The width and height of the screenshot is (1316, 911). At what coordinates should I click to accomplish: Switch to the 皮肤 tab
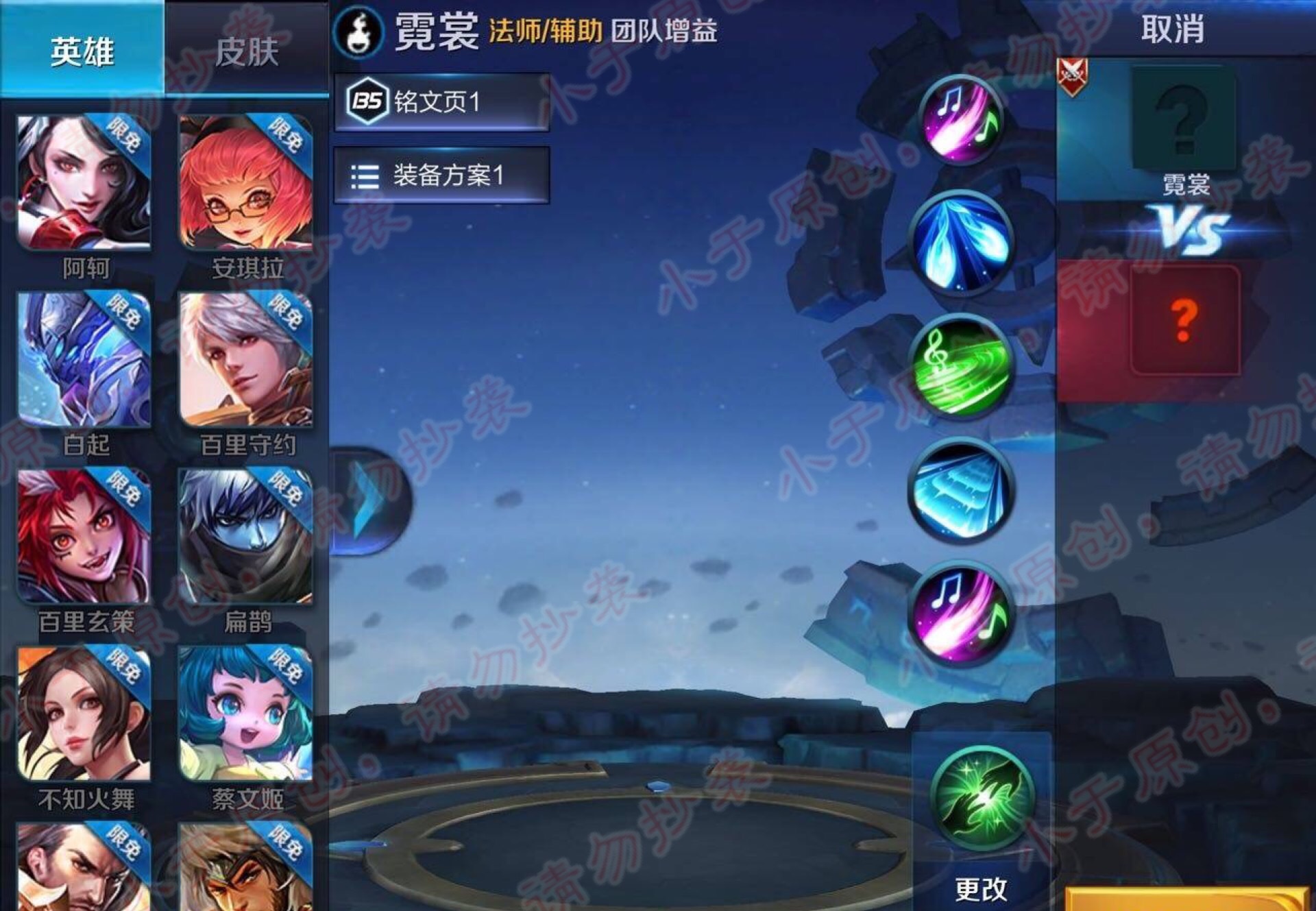pyautogui.click(x=247, y=51)
